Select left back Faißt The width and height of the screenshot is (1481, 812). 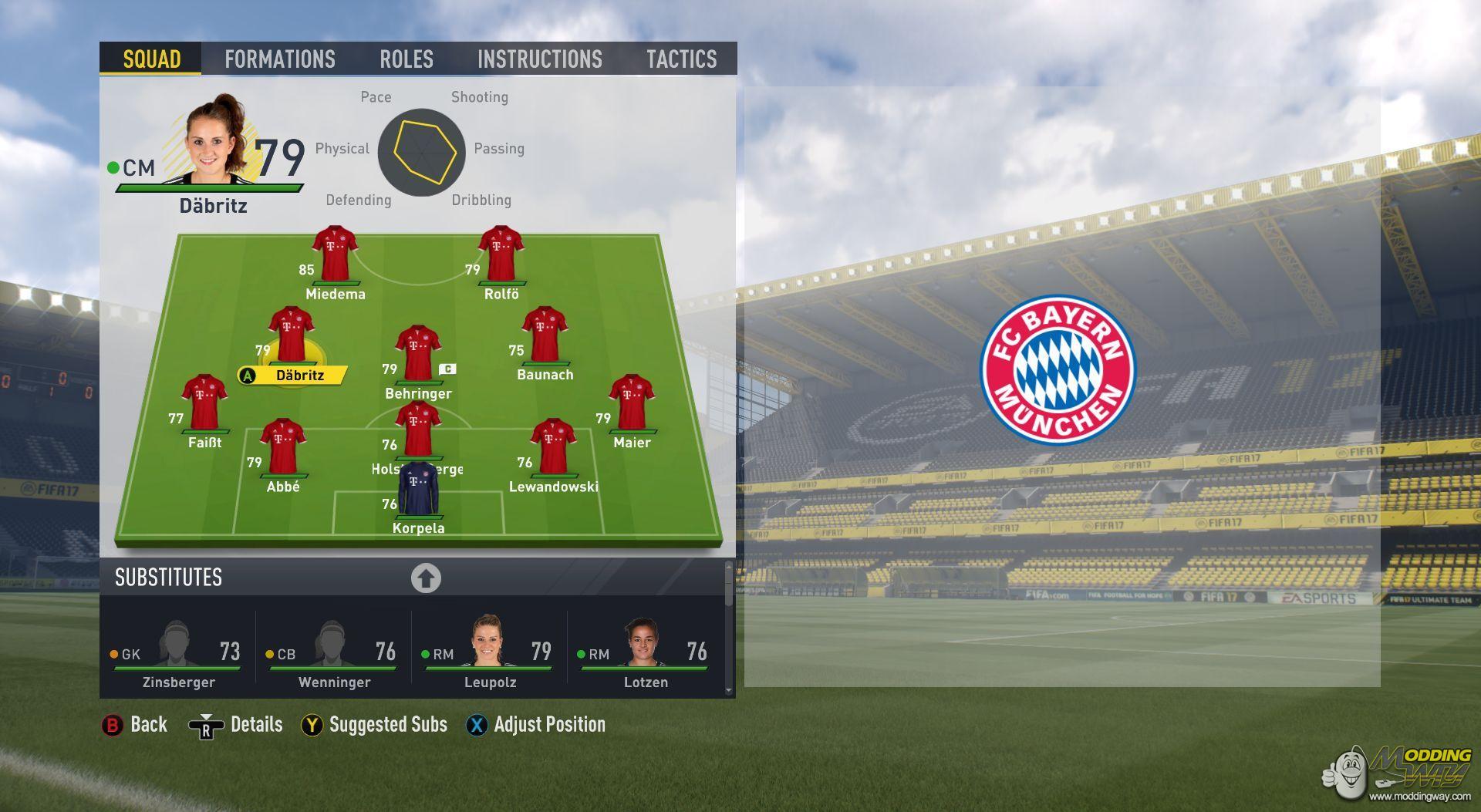[x=204, y=405]
